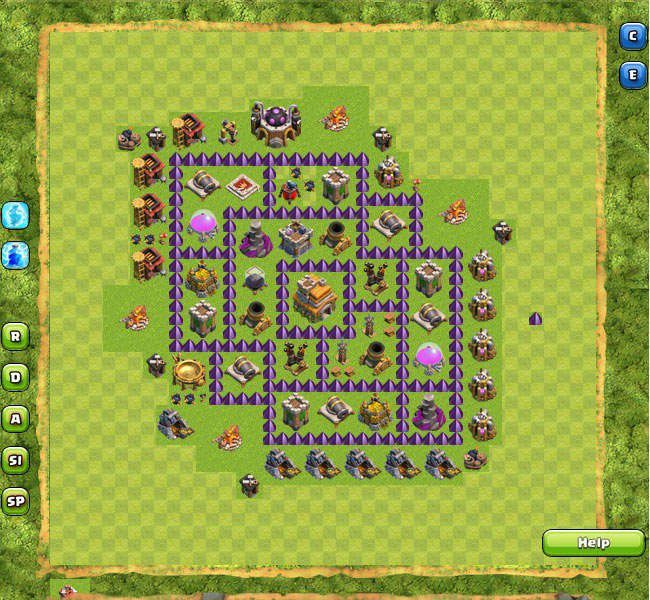Click the green SP button
This screenshot has height=600, width=650.
(x=15, y=501)
